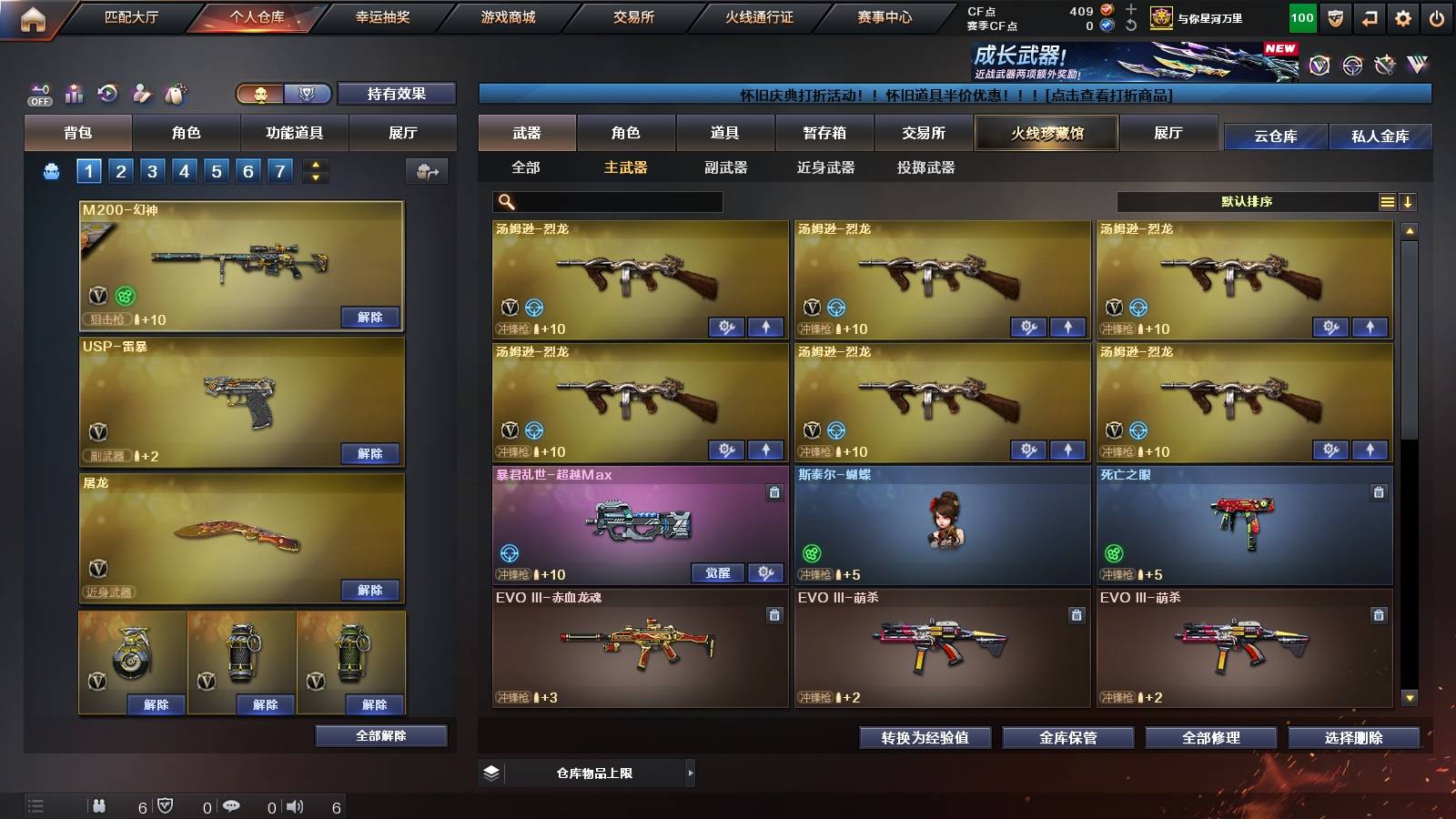Click the wrench upgrade icon below NEW banner
The height and width of the screenshot is (819, 1456).
(x=1386, y=66)
